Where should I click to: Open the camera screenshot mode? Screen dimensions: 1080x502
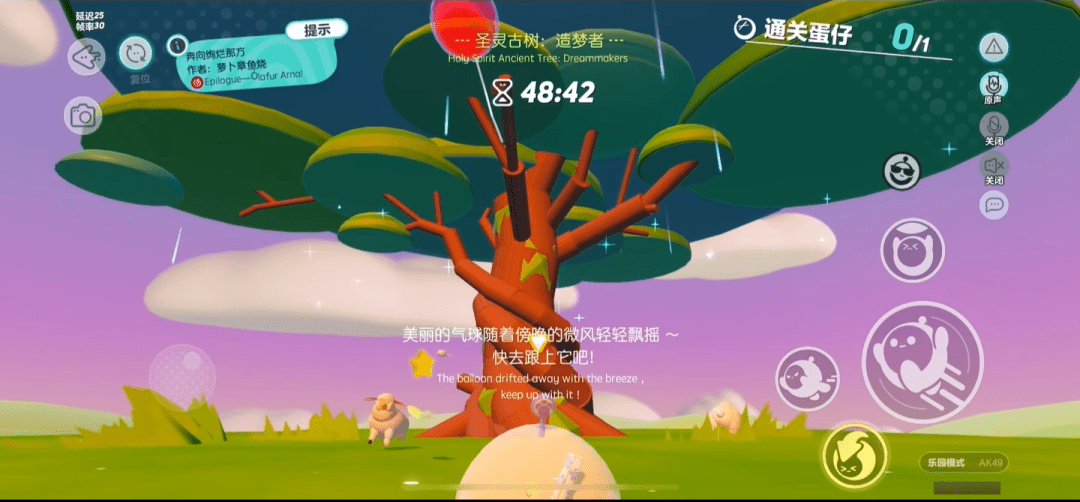click(83, 117)
